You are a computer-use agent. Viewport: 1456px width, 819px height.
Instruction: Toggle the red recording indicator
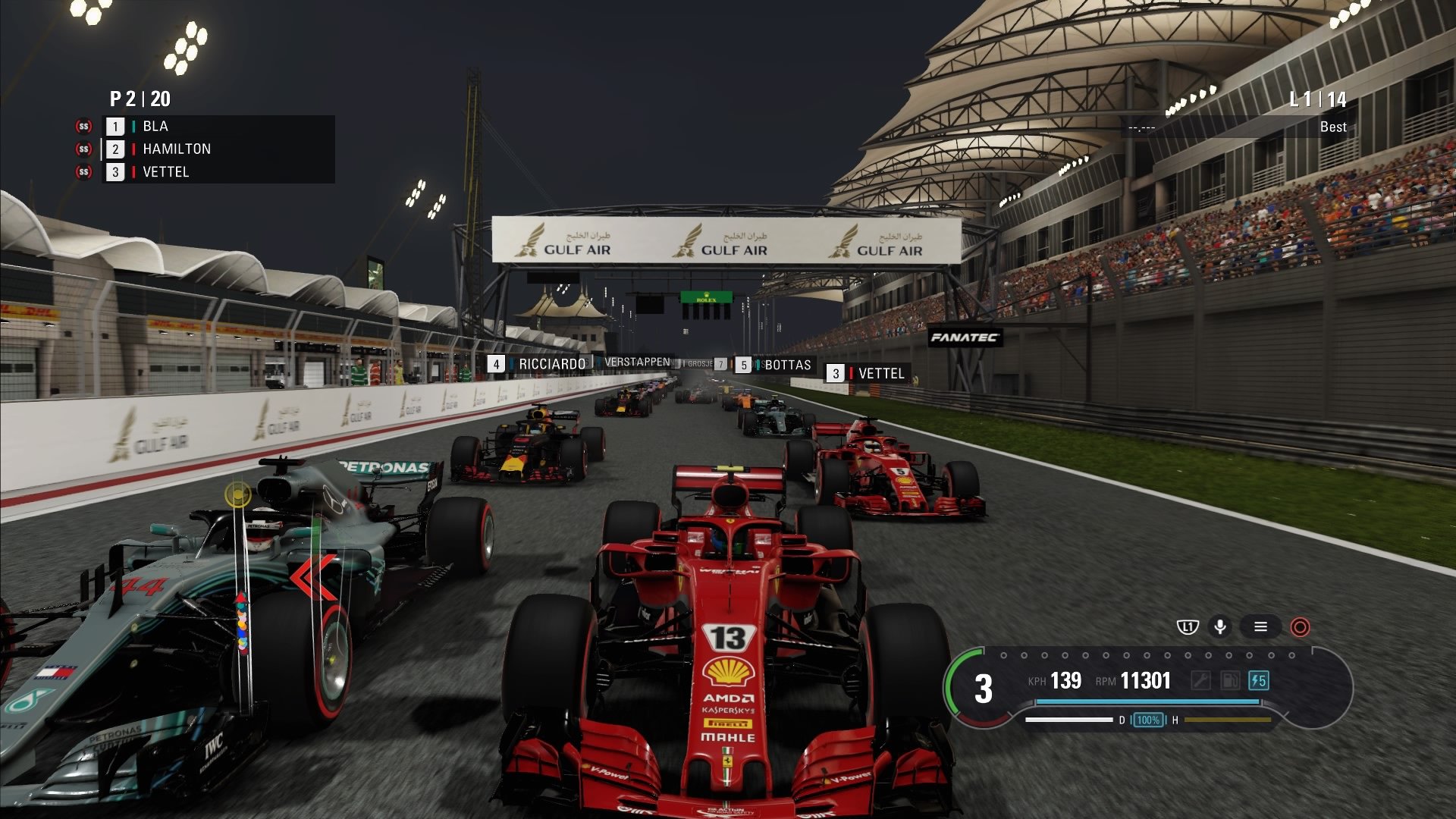point(1301,627)
